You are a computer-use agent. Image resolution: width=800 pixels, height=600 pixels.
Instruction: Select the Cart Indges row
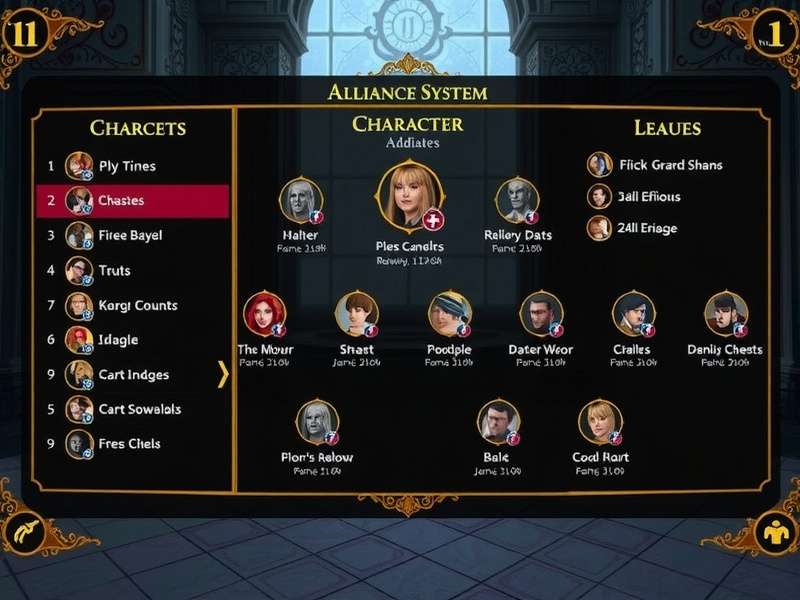click(x=133, y=375)
